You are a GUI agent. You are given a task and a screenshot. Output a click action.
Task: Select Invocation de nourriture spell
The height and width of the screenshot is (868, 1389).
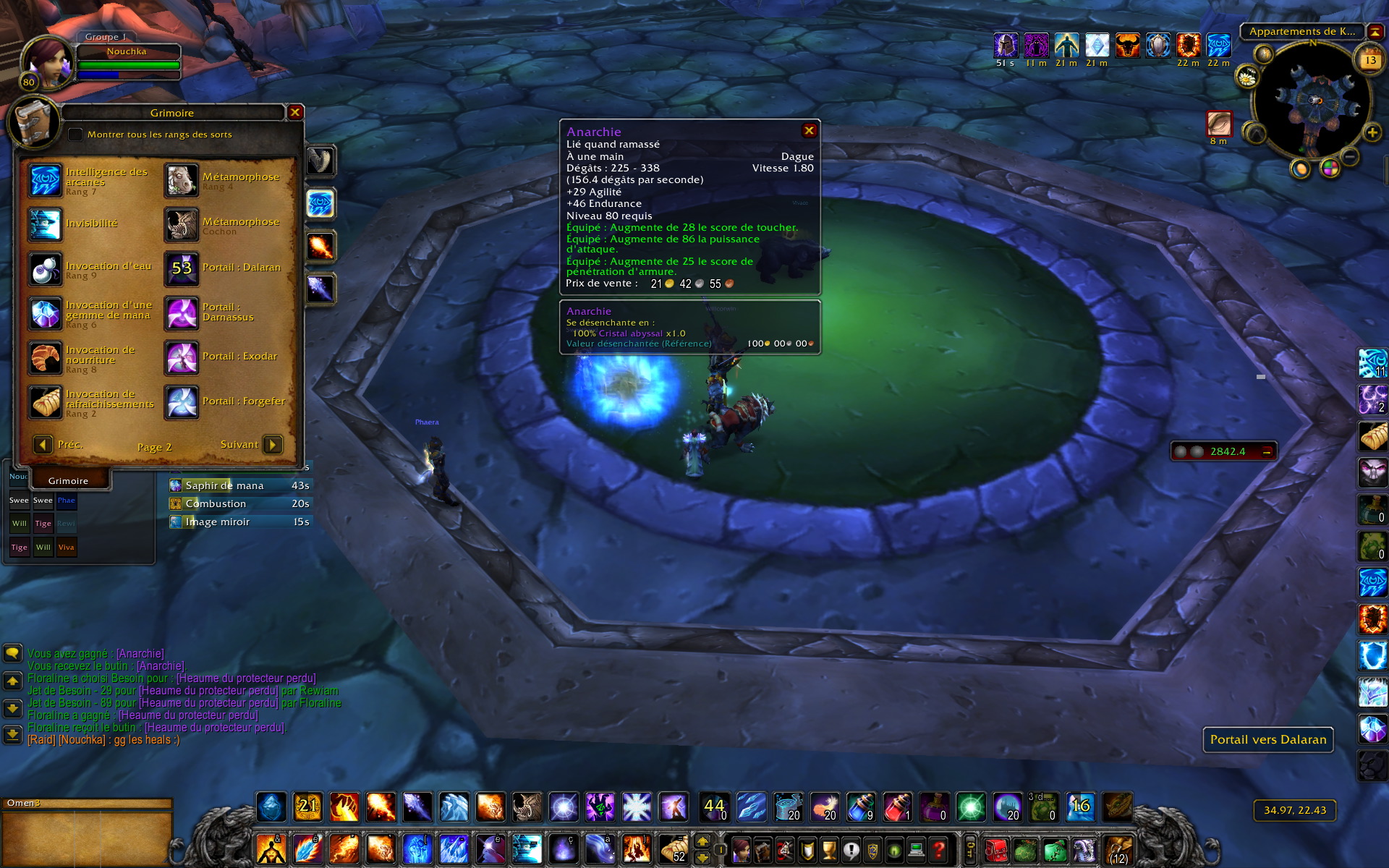(45, 358)
